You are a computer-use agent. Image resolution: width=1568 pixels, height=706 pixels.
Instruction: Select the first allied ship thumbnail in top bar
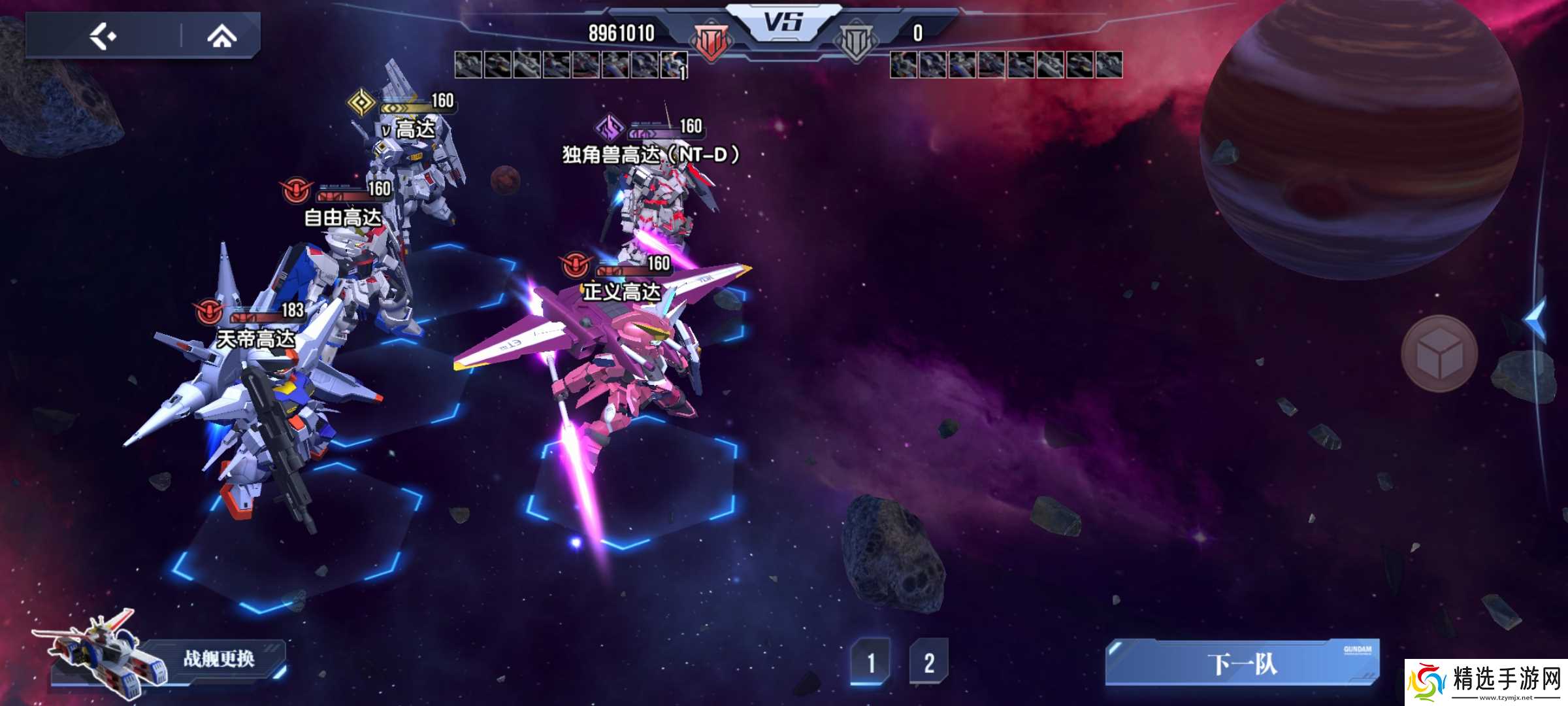[x=468, y=64]
